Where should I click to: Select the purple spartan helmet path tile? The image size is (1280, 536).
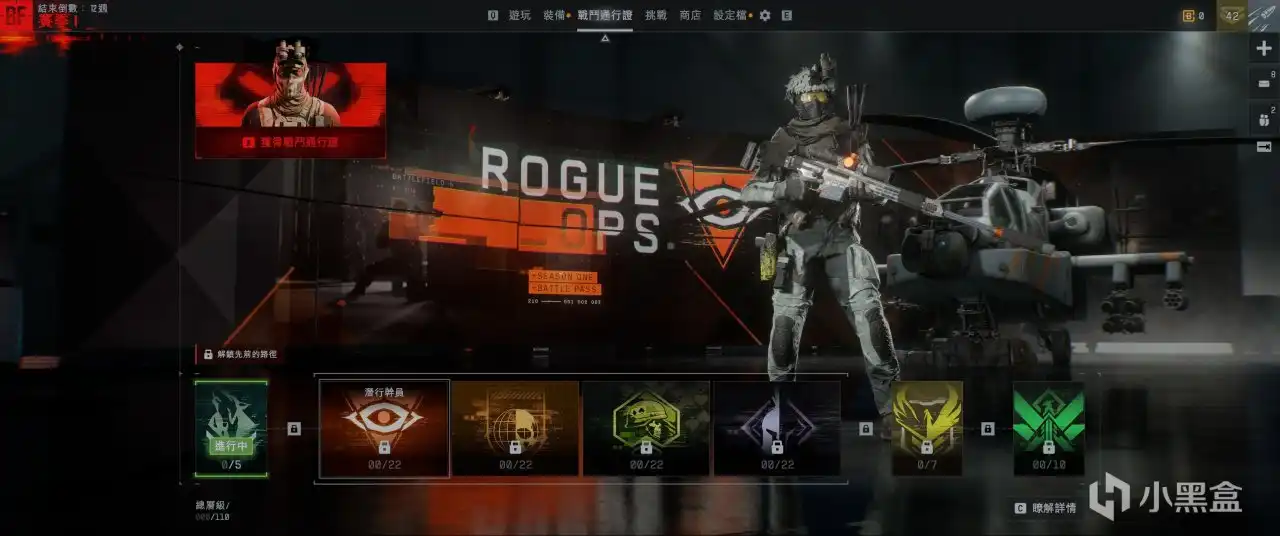777,428
